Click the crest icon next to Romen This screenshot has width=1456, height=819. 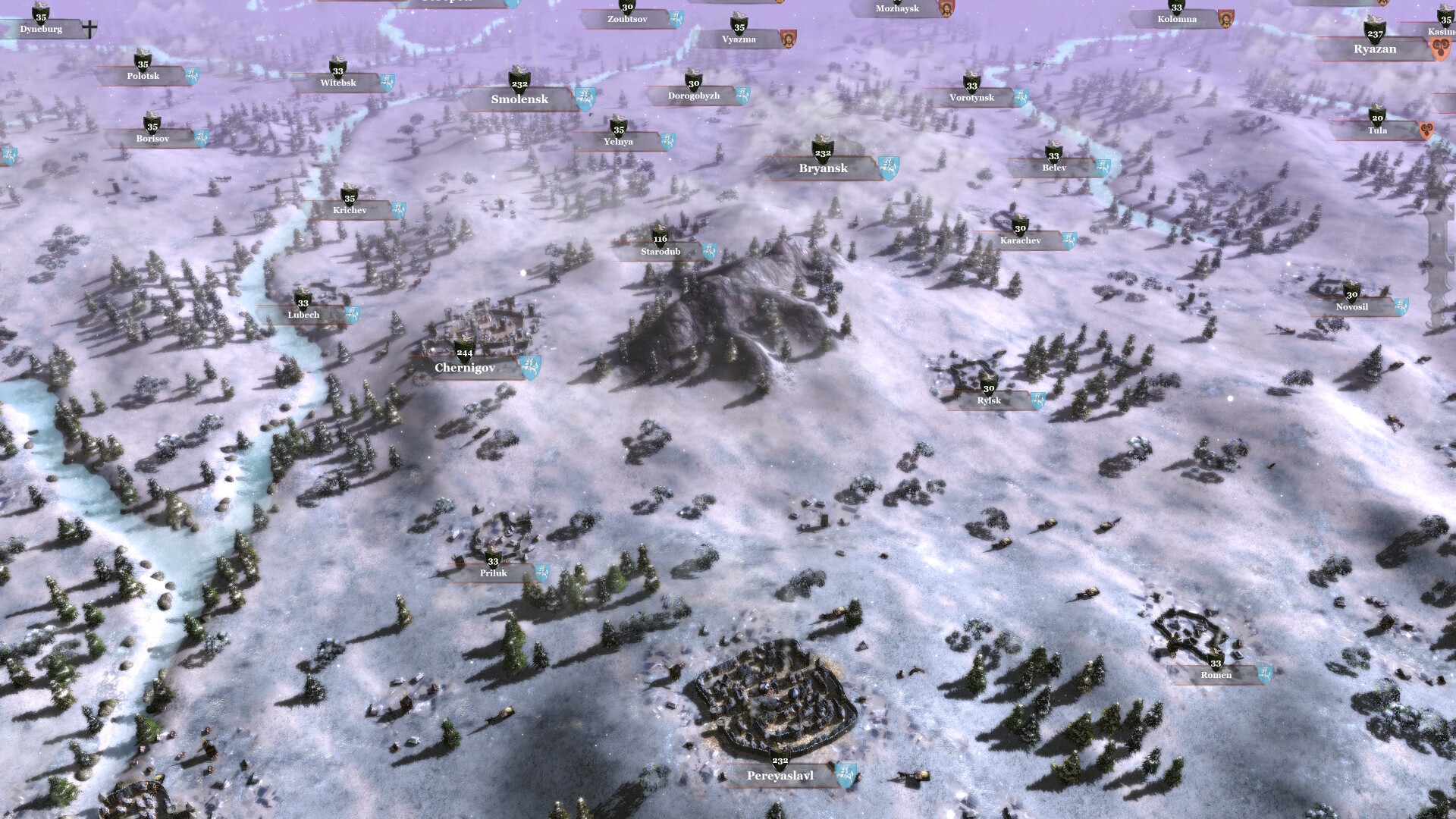click(x=1265, y=673)
